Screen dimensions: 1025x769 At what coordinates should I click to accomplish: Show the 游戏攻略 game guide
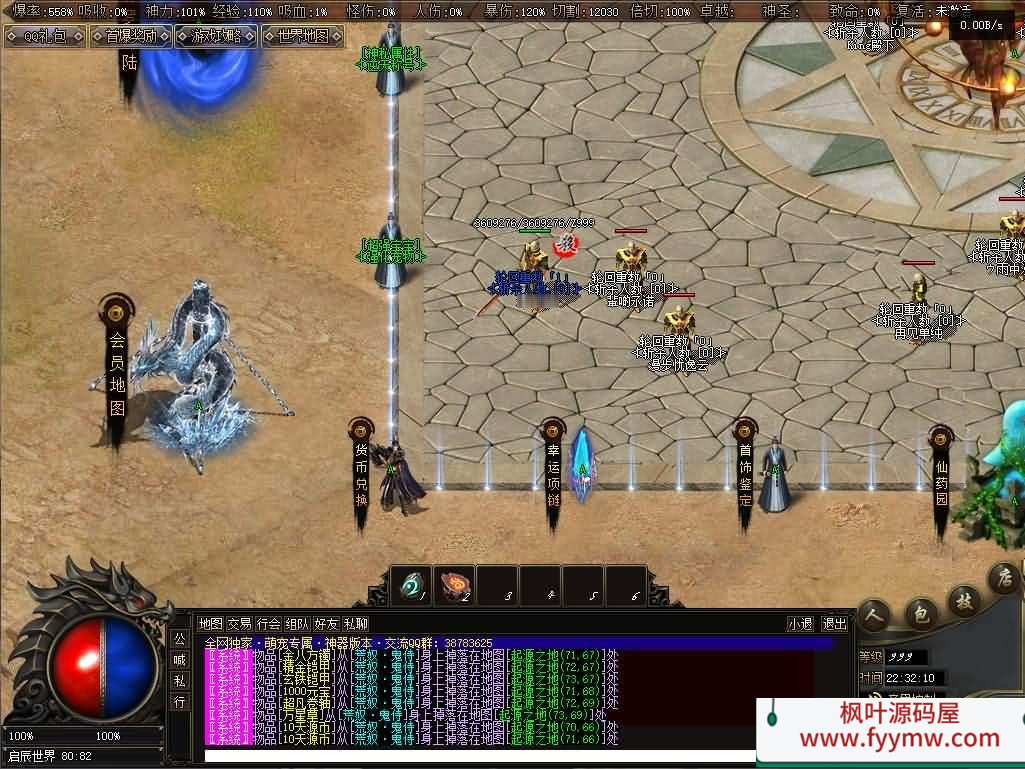tap(216, 37)
